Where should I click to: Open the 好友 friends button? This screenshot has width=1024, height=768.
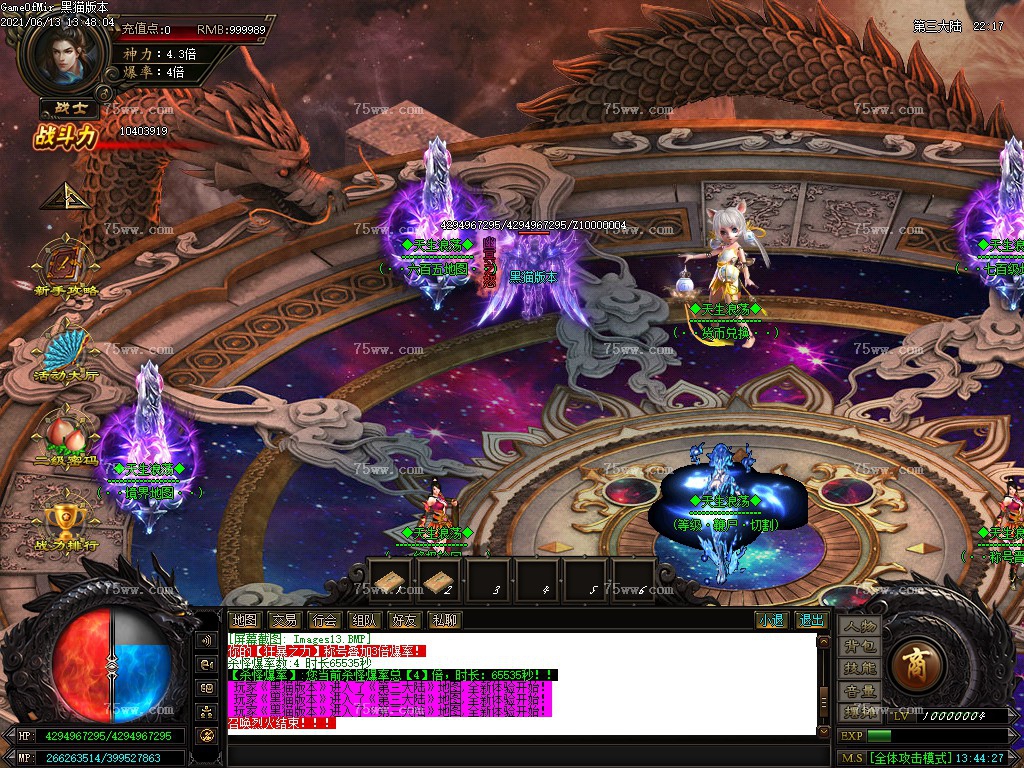(x=404, y=620)
